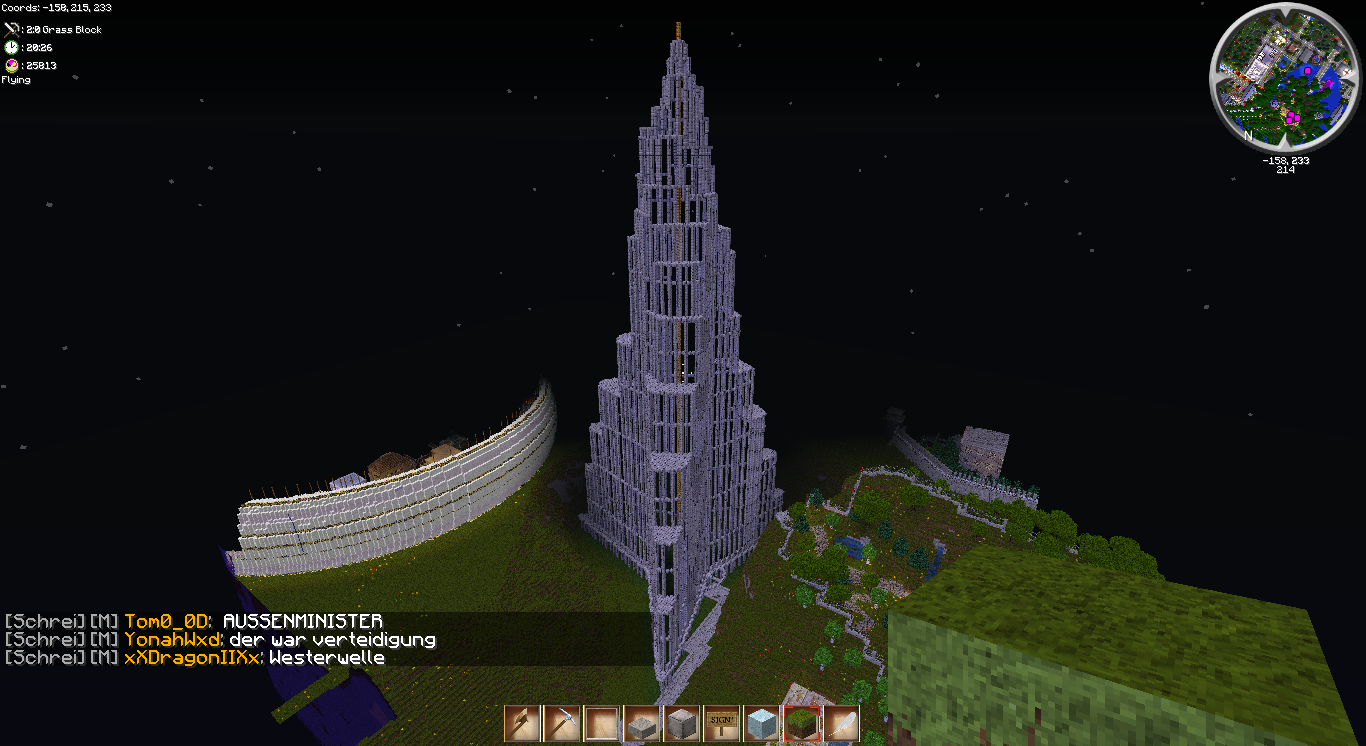
Task: Click the circular minimap
Action: 1285,76
